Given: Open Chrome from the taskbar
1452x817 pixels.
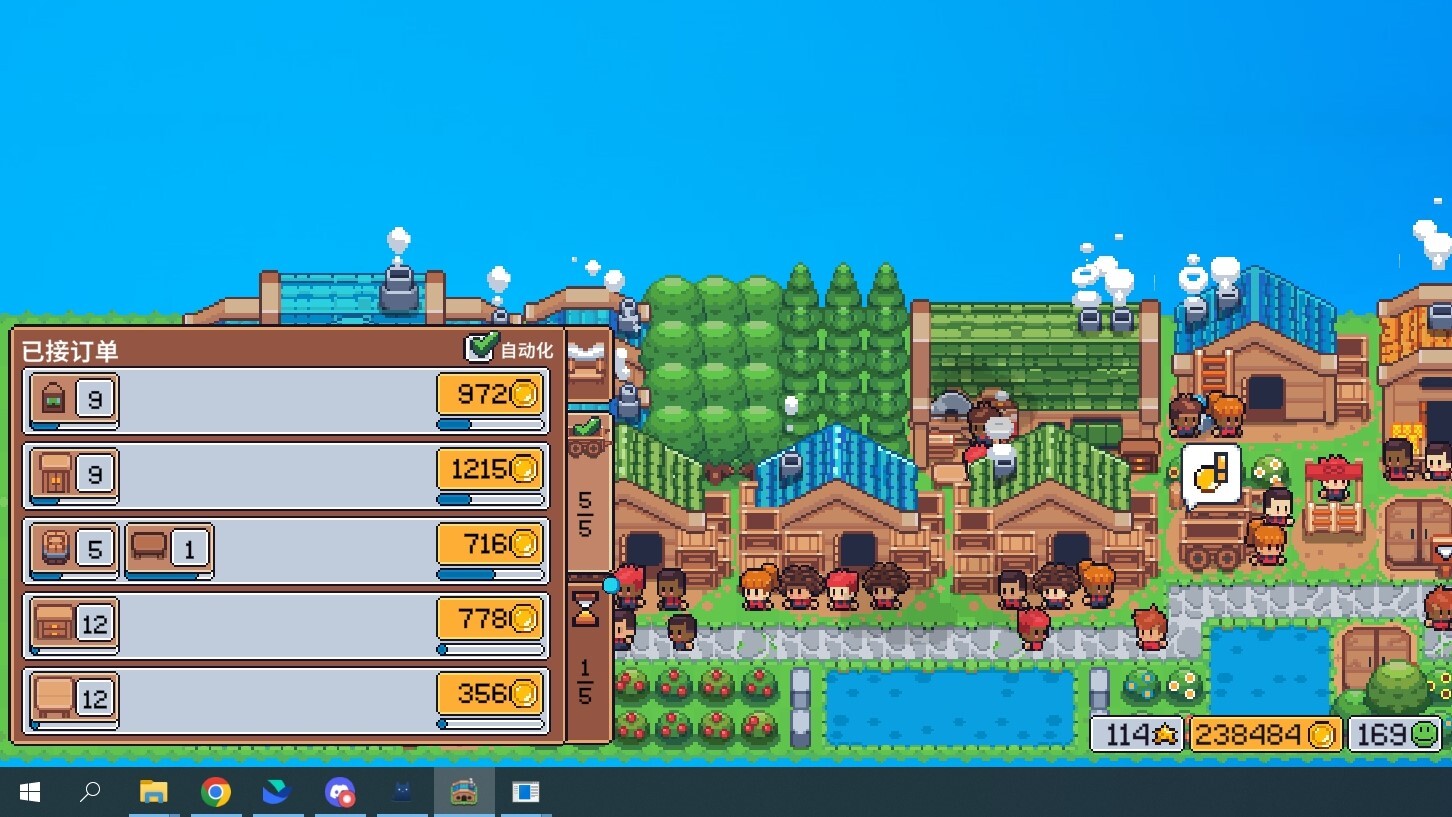Looking at the screenshot, I should pos(216,792).
